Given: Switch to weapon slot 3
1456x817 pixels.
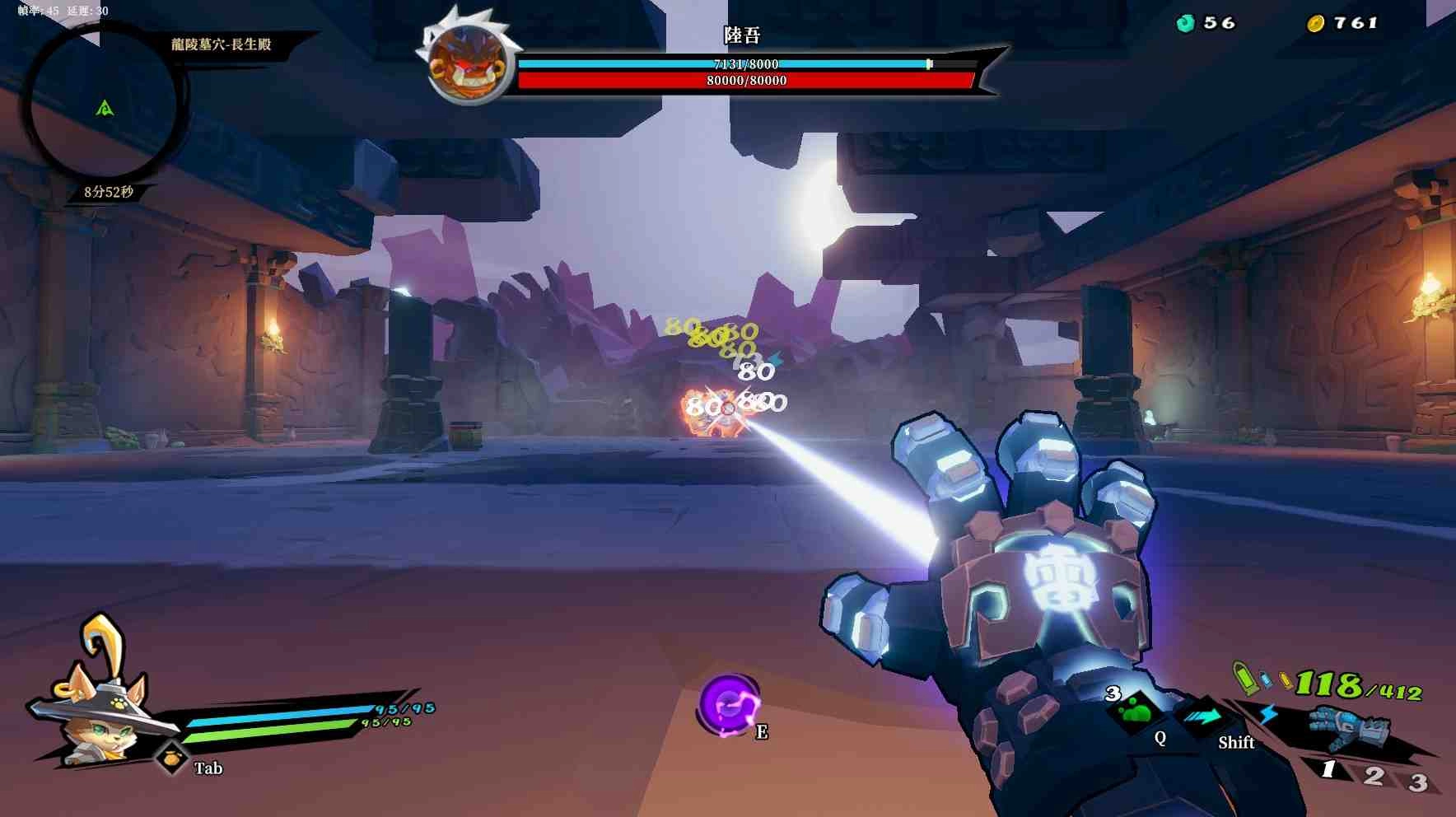Looking at the screenshot, I should [x=1417, y=782].
